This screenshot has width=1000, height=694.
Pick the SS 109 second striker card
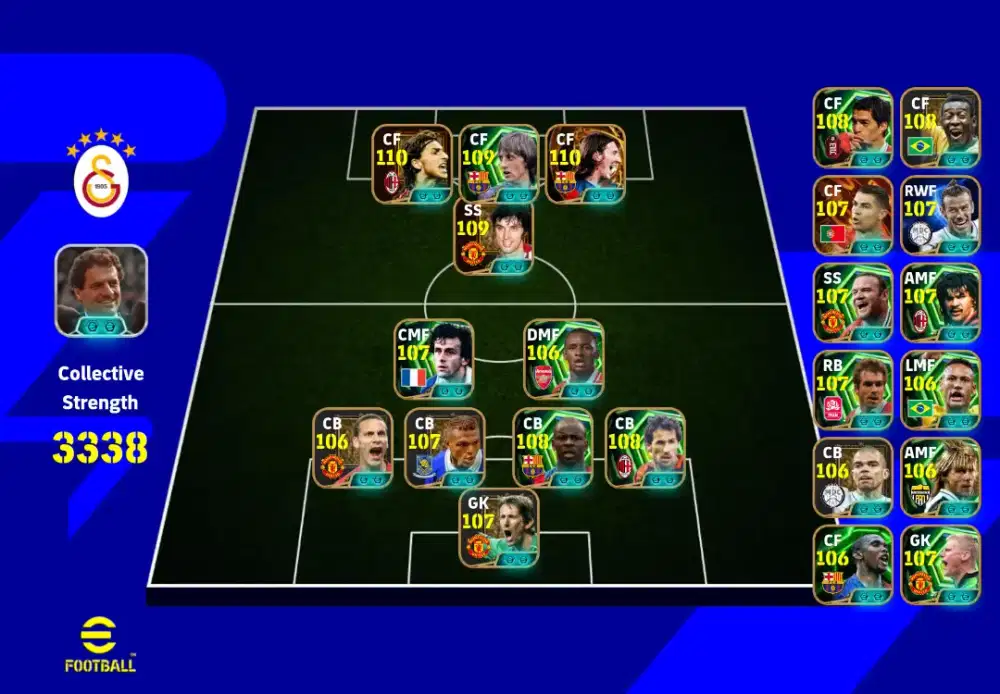tap(494, 238)
